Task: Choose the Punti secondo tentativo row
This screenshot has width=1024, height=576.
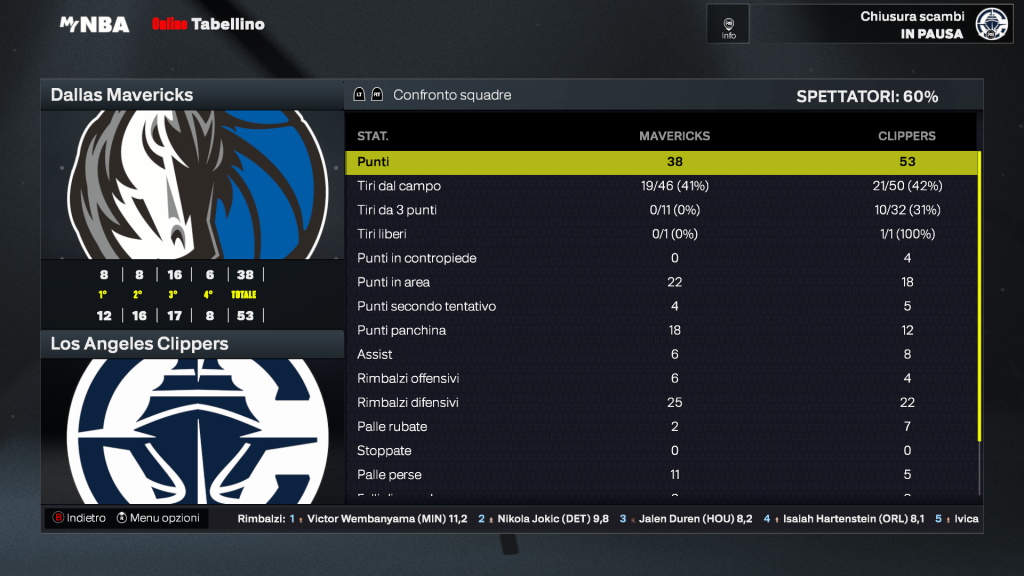Action: pyautogui.click(x=660, y=306)
